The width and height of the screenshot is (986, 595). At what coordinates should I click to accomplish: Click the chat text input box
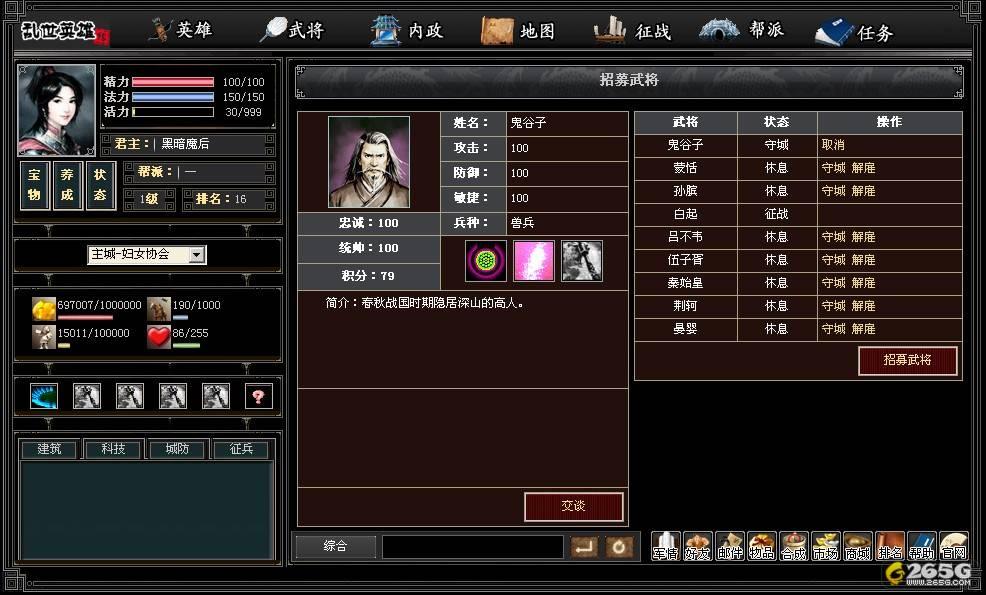472,547
